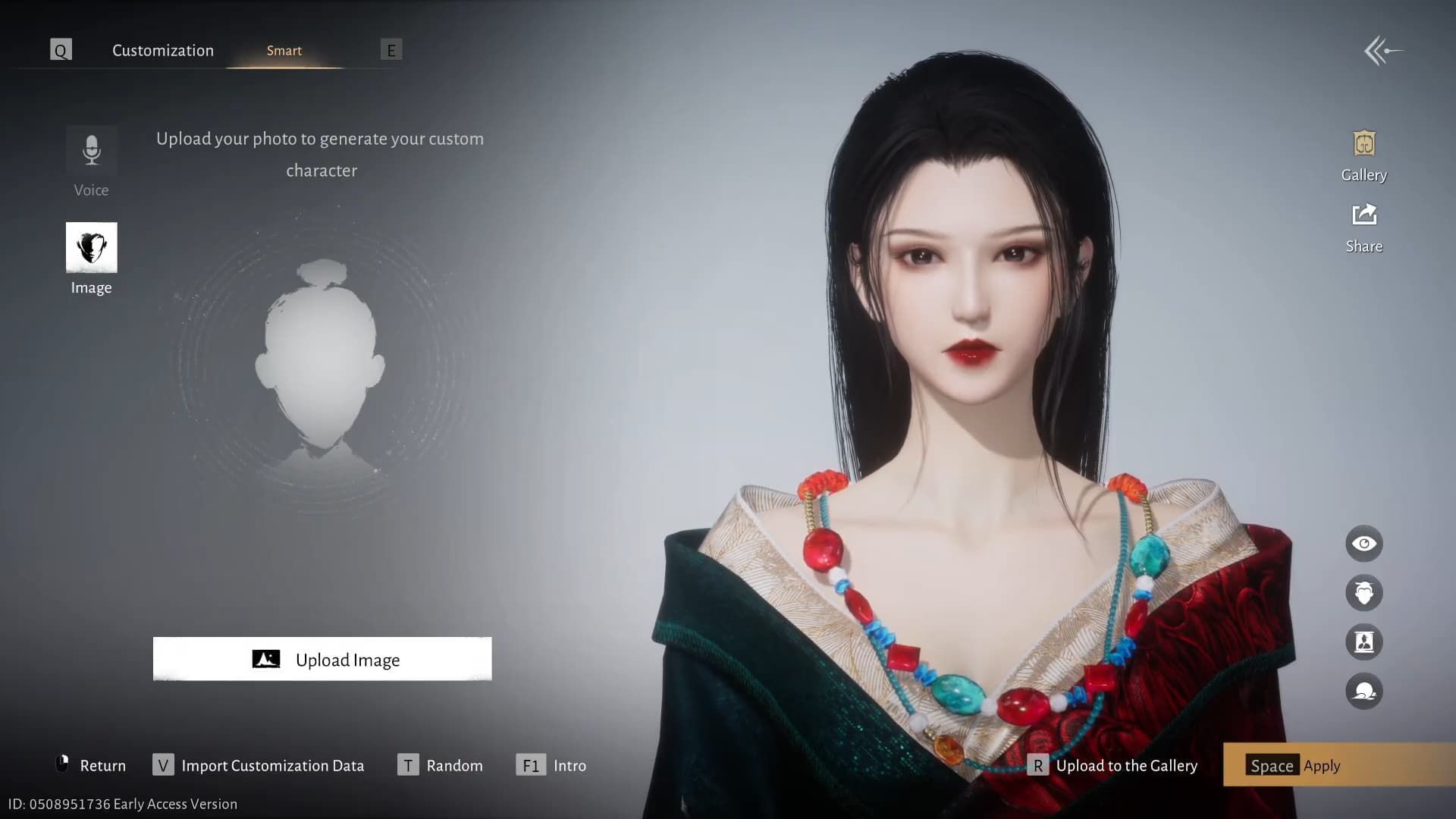This screenshot has width=1456, height=819.
Task: Toggle the eye visibility icon
Action: pos(1363,544)
